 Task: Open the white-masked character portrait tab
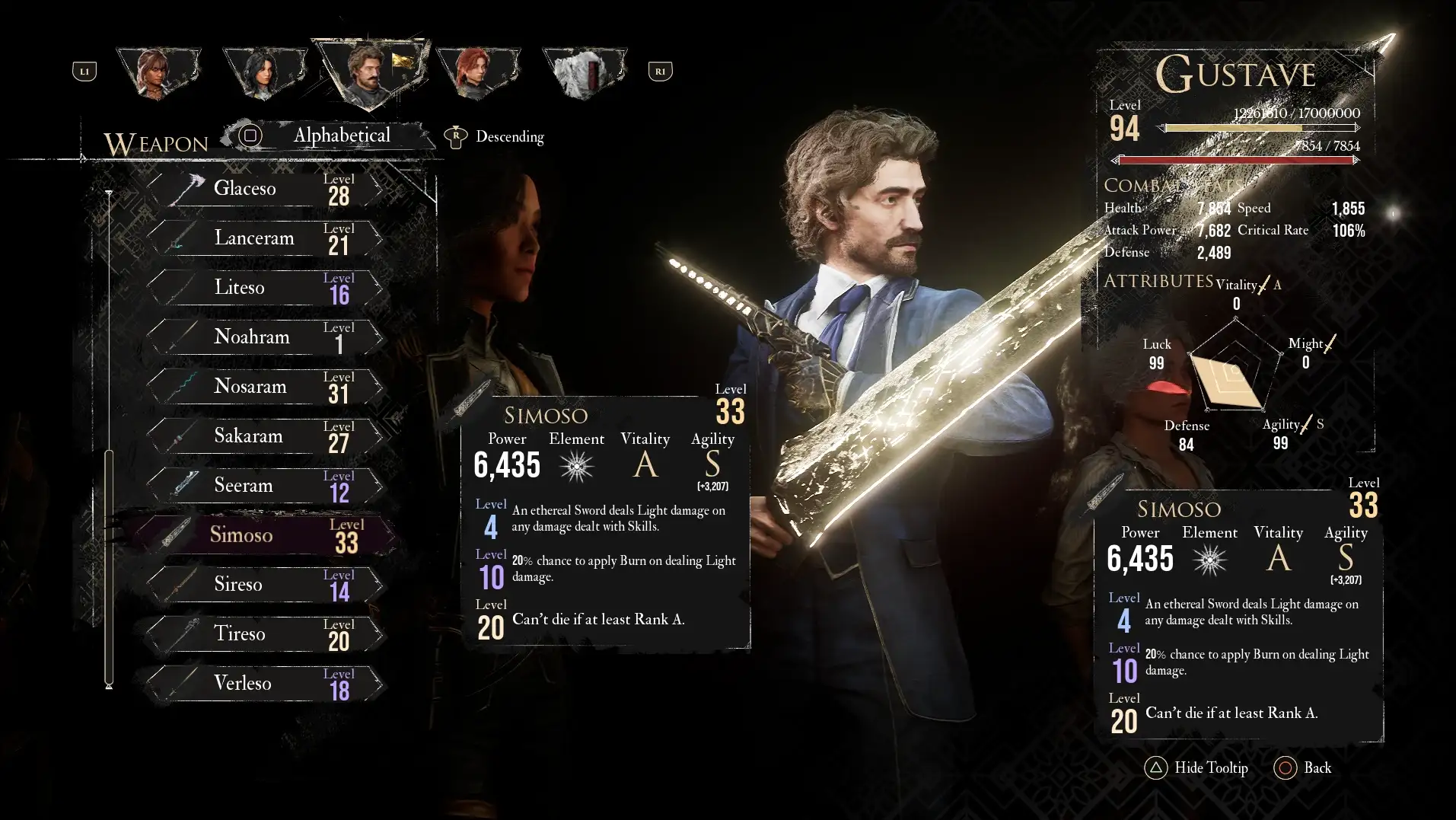(x=584, y=72)
